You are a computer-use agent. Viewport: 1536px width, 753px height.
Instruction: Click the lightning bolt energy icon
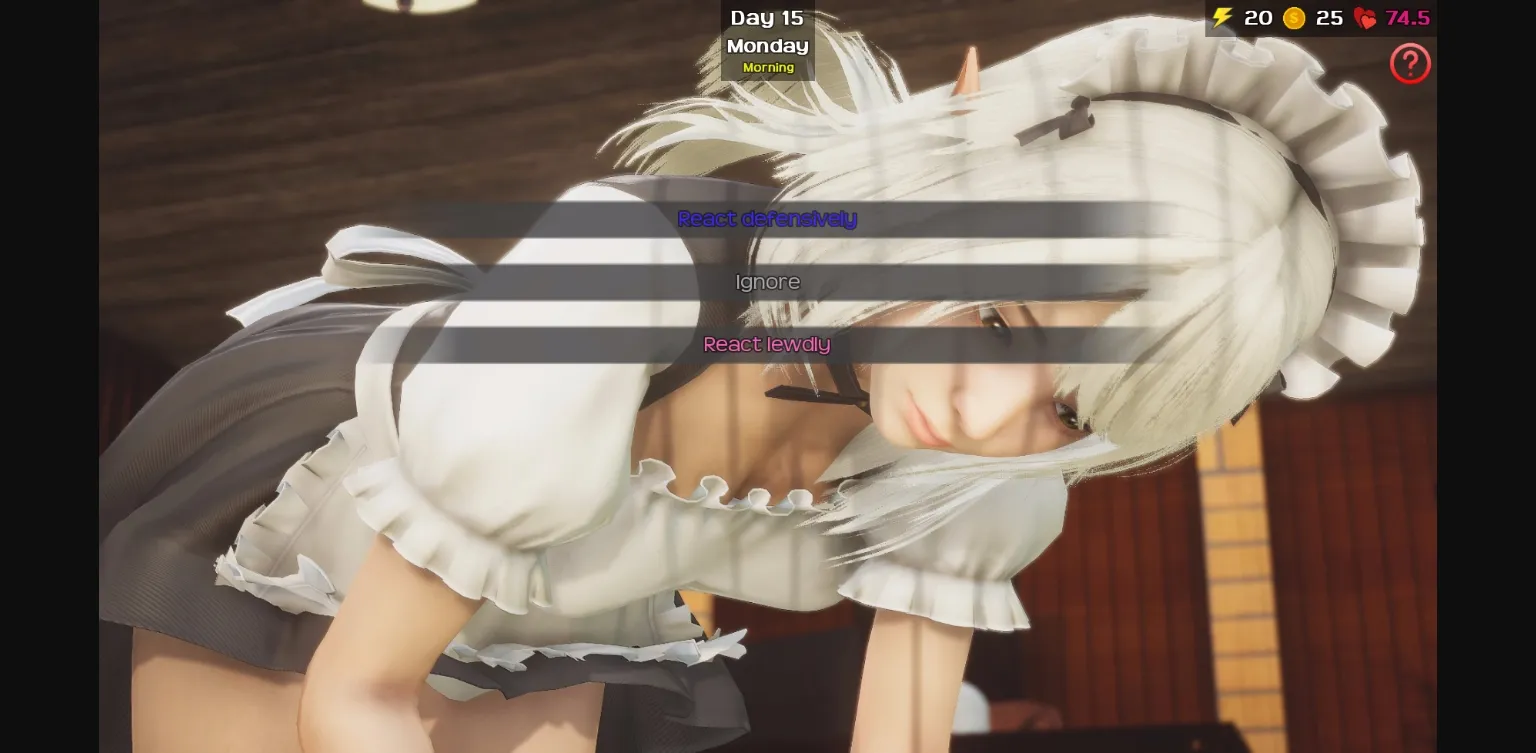click(x=1221, y=18)
